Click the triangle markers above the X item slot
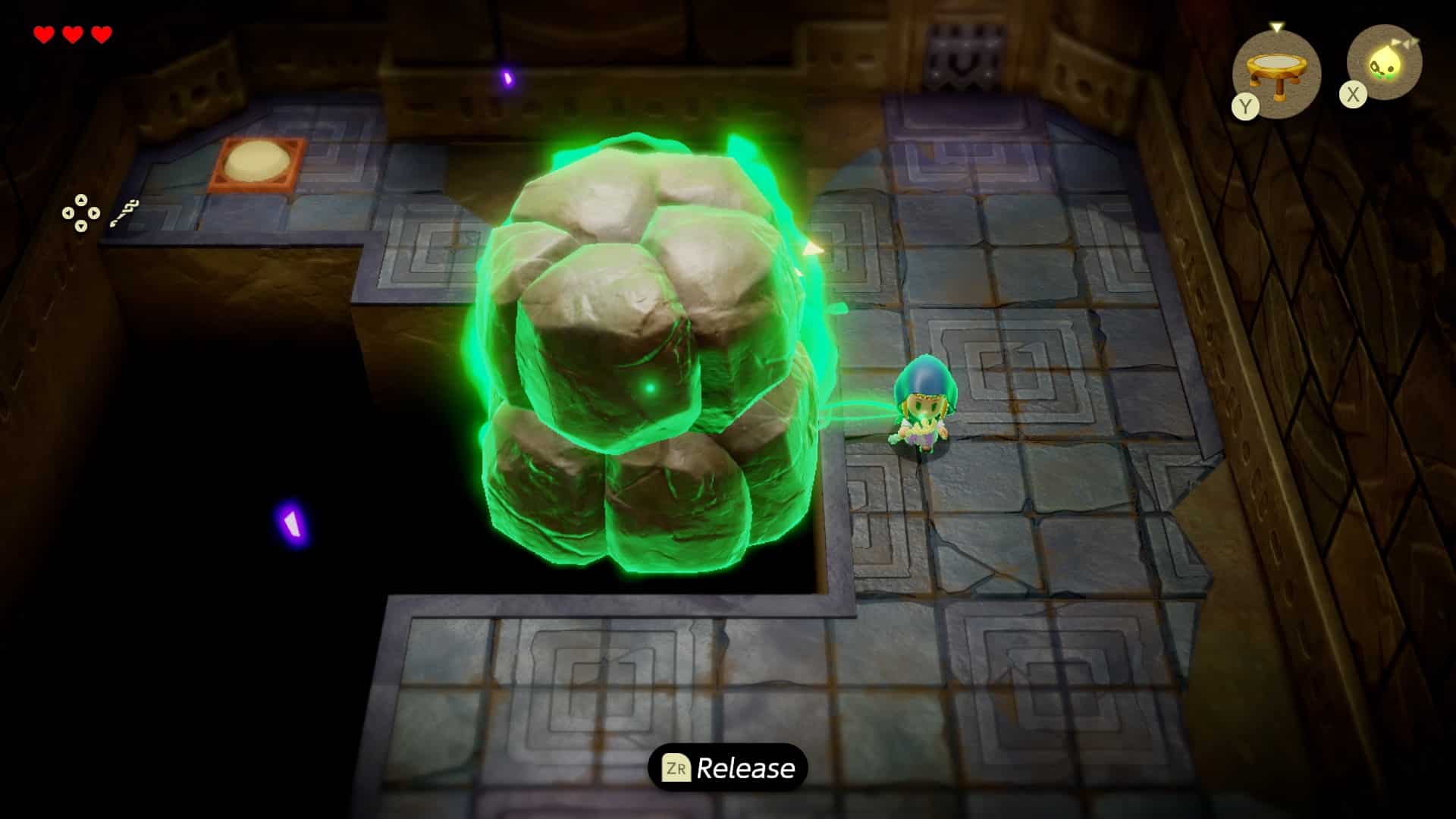The image size is (1456, 819). coord(1405,42)
